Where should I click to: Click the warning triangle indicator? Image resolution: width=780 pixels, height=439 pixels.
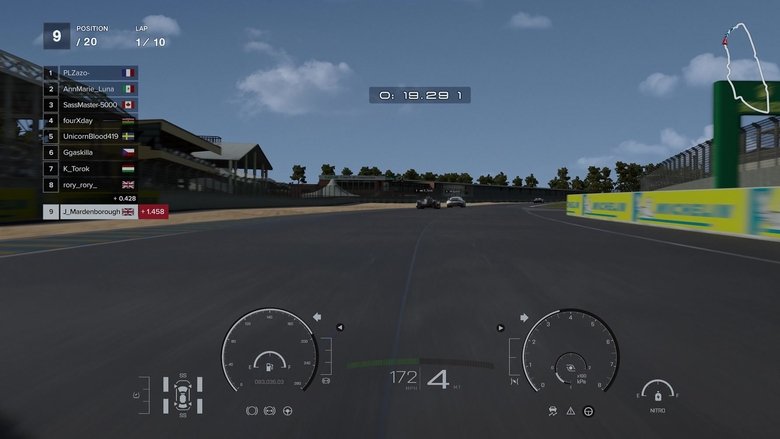570,410
